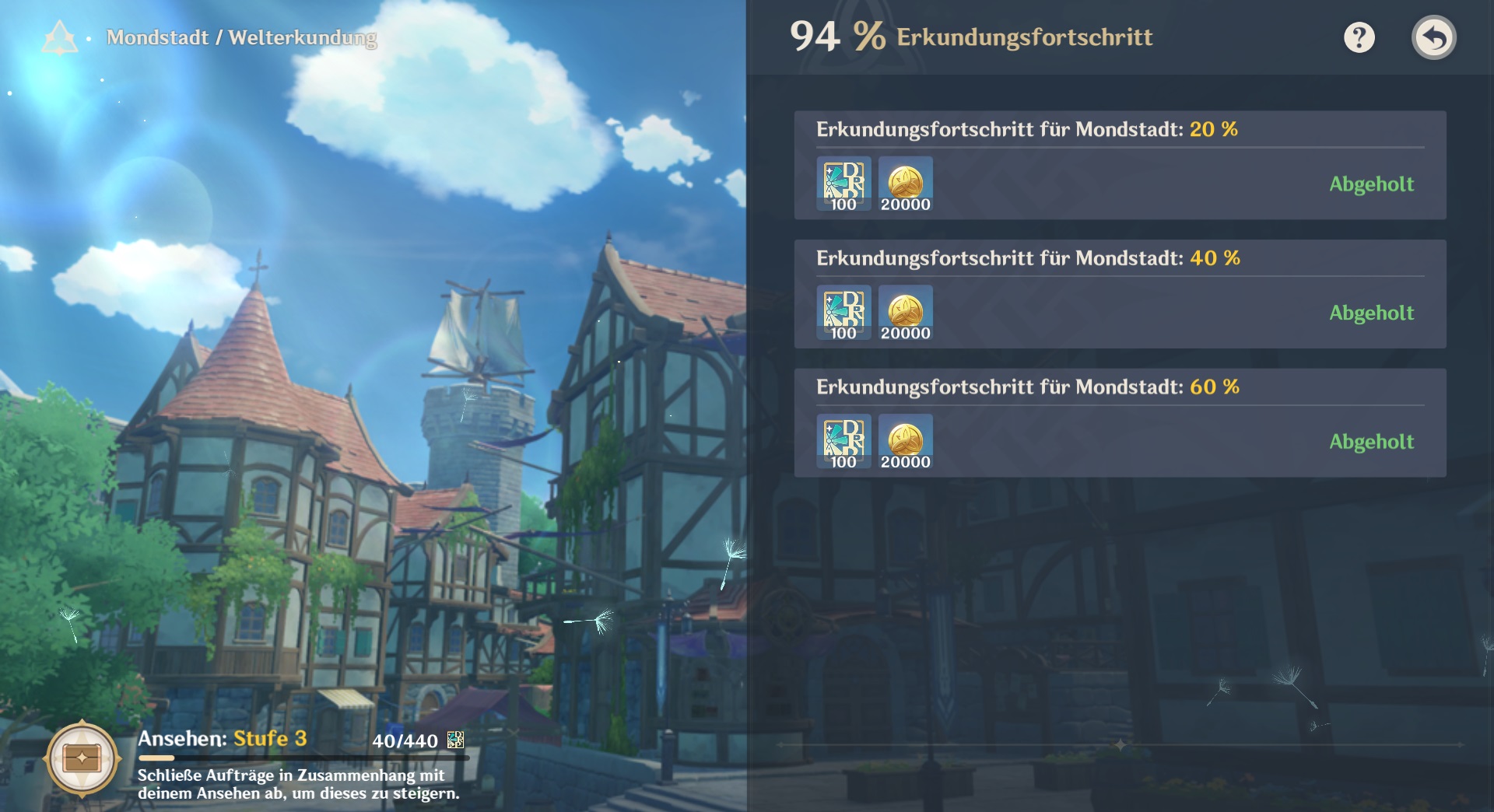Inspect the 20 % reward's reputation EXP item
This screenshot has width=1494, height=812.
843,184
